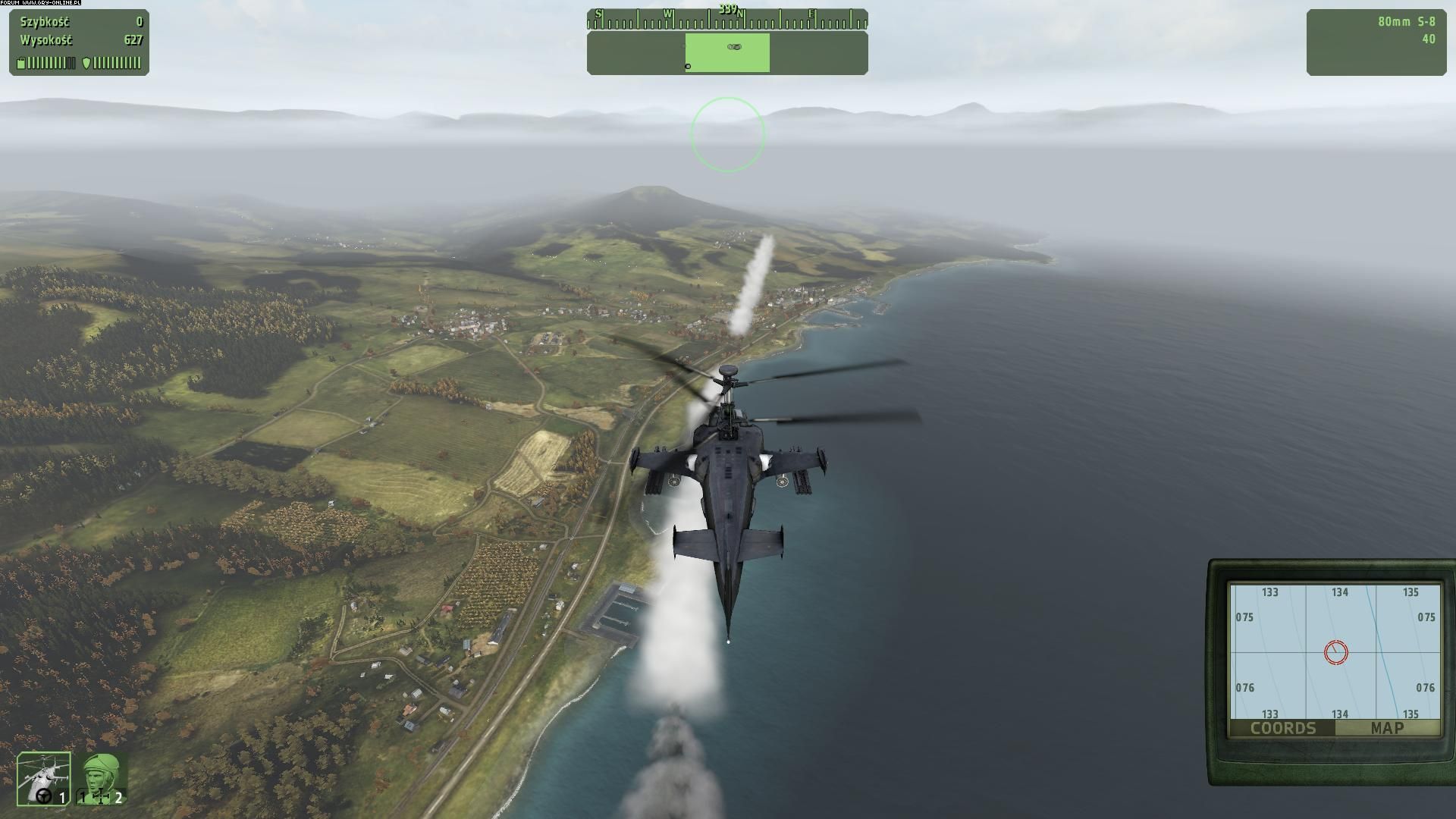Switch to the COORDS tab
The width and height of the screenshot is (1456, 819).
1282,728
